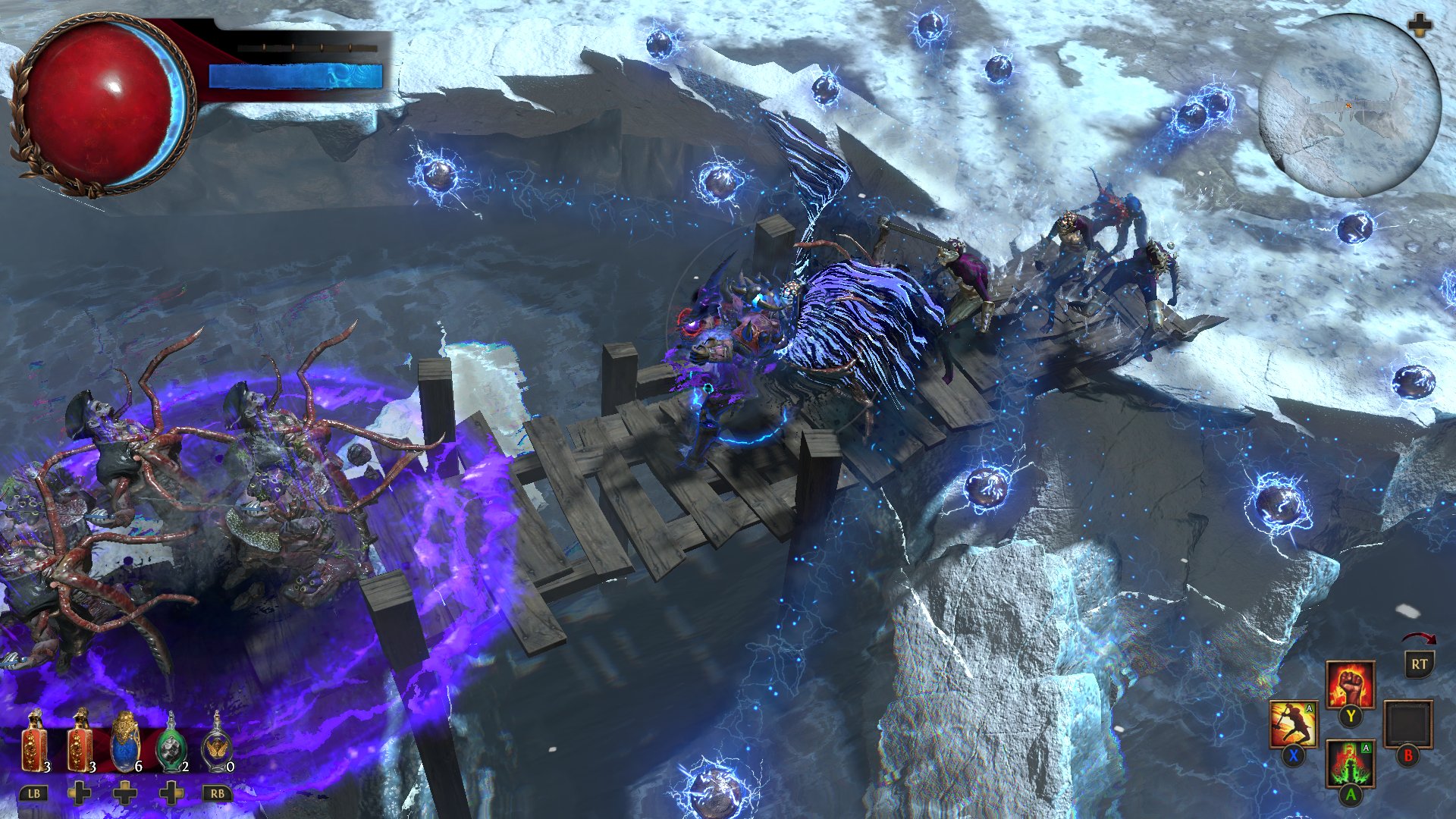Click the RT trigger prompt near skill bar
Viewport: 1456px width, 819px height.
1418,666
